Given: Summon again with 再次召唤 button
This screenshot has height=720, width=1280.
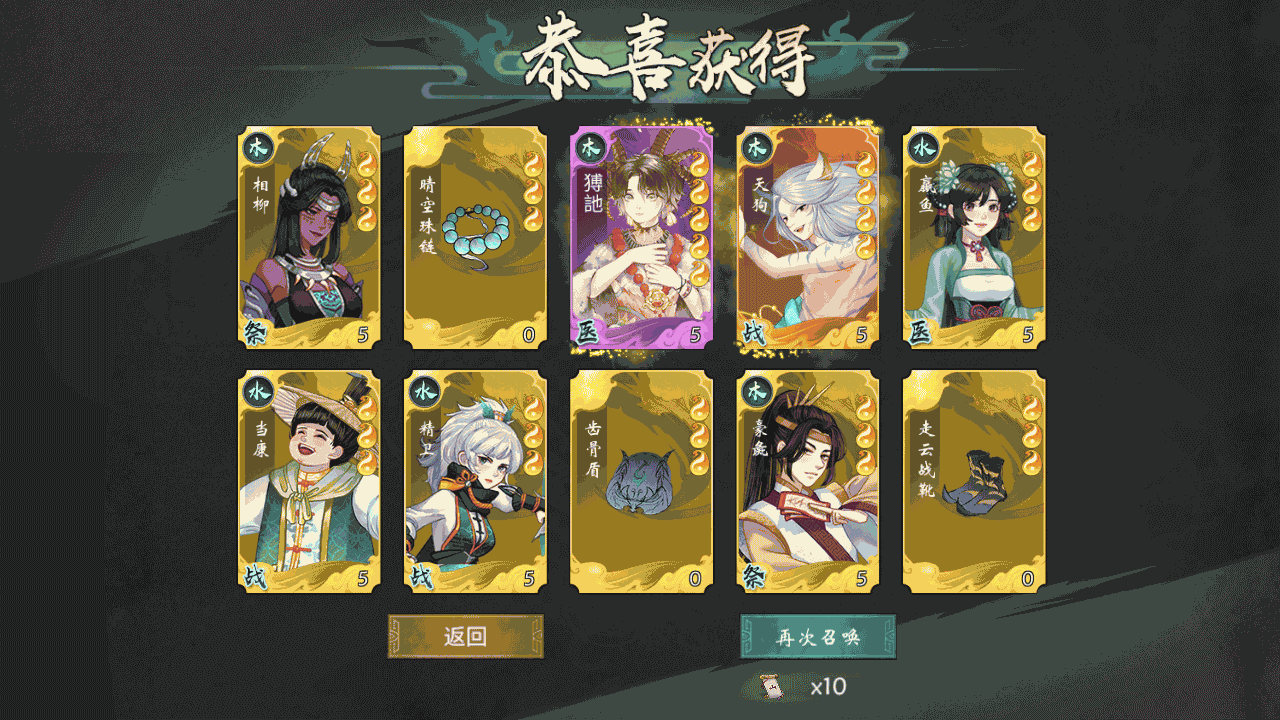Looking at the screenshot, I should coord(818,637).
